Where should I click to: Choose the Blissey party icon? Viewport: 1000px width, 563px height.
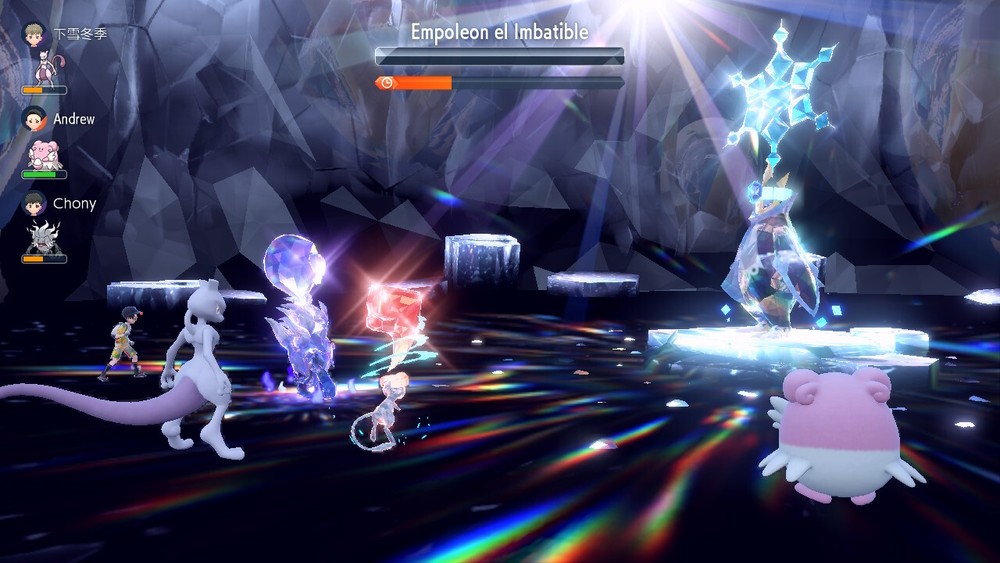43,153
